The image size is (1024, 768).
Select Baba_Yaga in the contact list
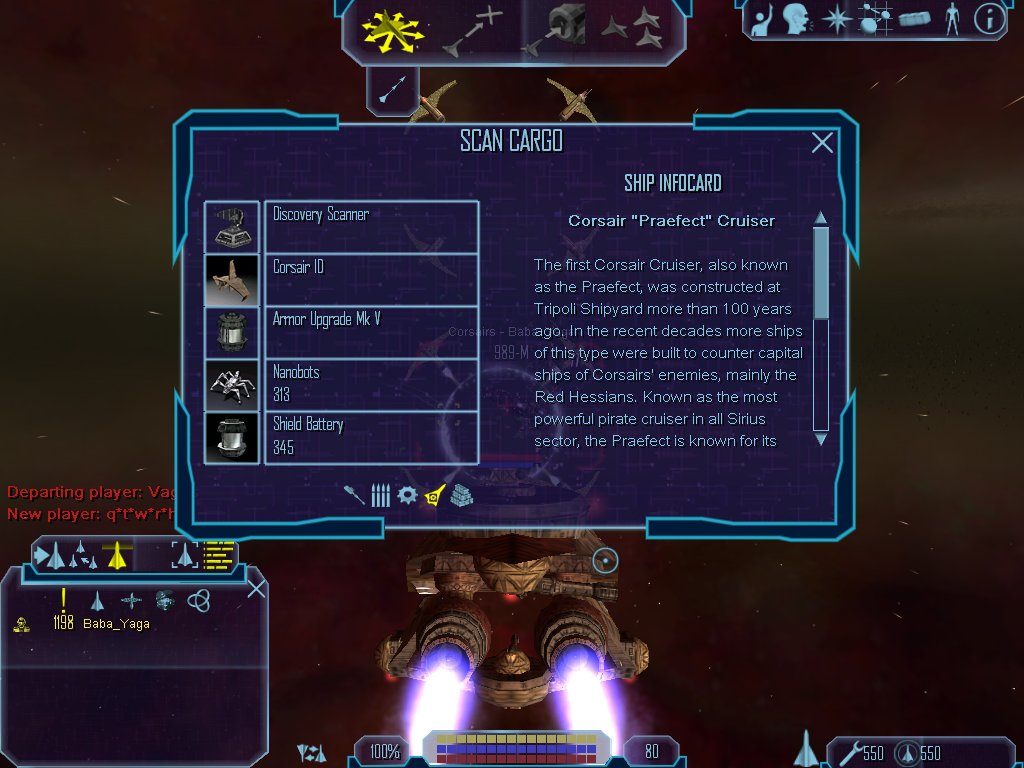pos(116,624)
